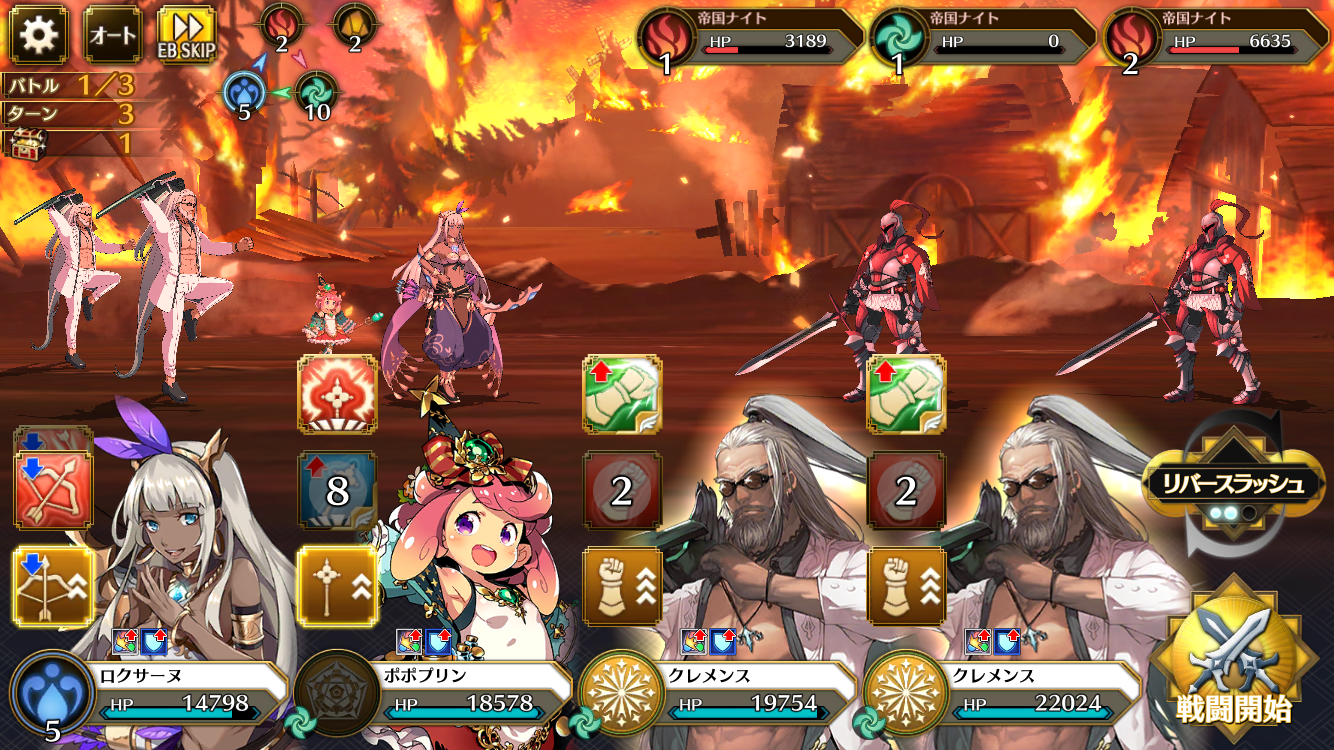Toggle the オート auto-battle button
Image resolution: width=1334 pixels, height=750 pixels.
113,34
